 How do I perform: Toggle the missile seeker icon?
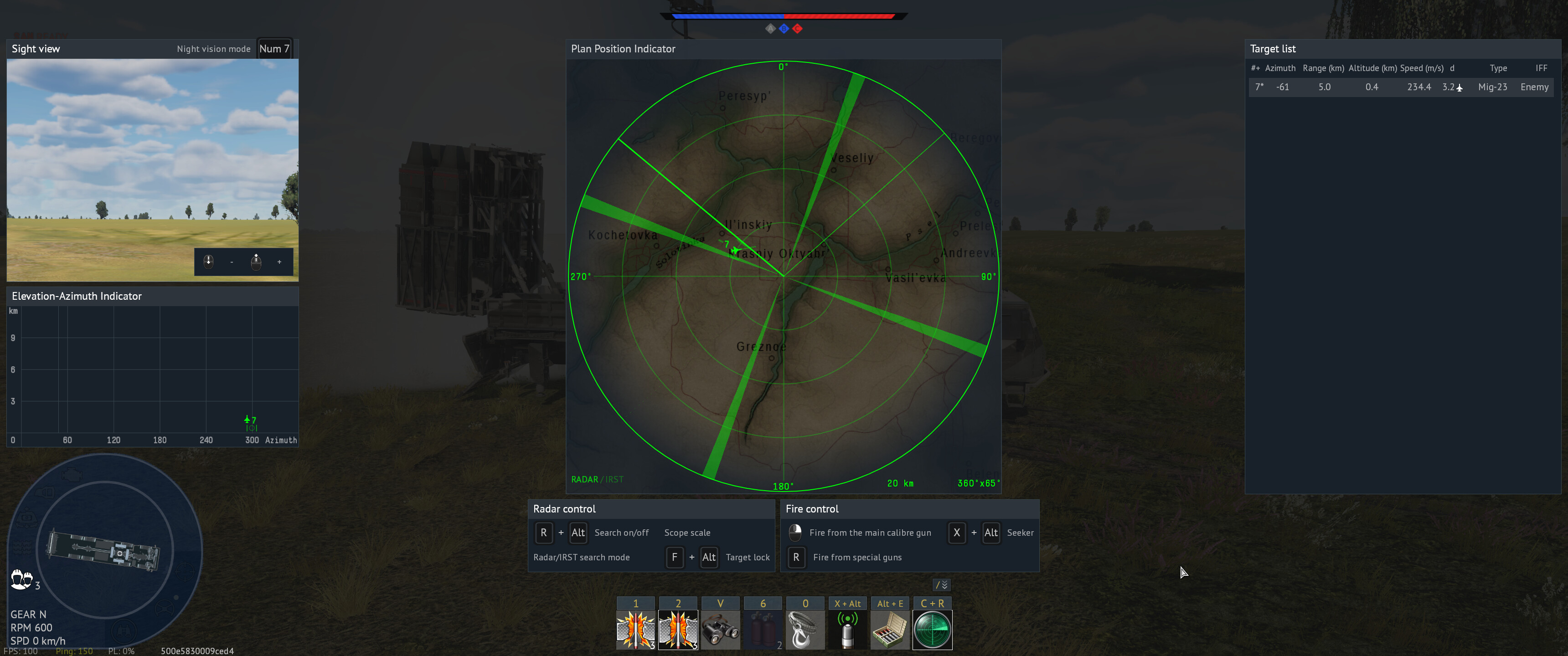[x=847, y=629]
